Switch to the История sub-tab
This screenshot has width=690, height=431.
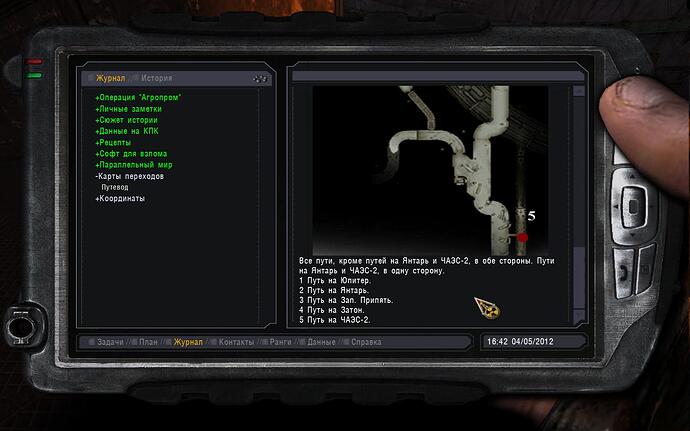(x=156, y=77)
